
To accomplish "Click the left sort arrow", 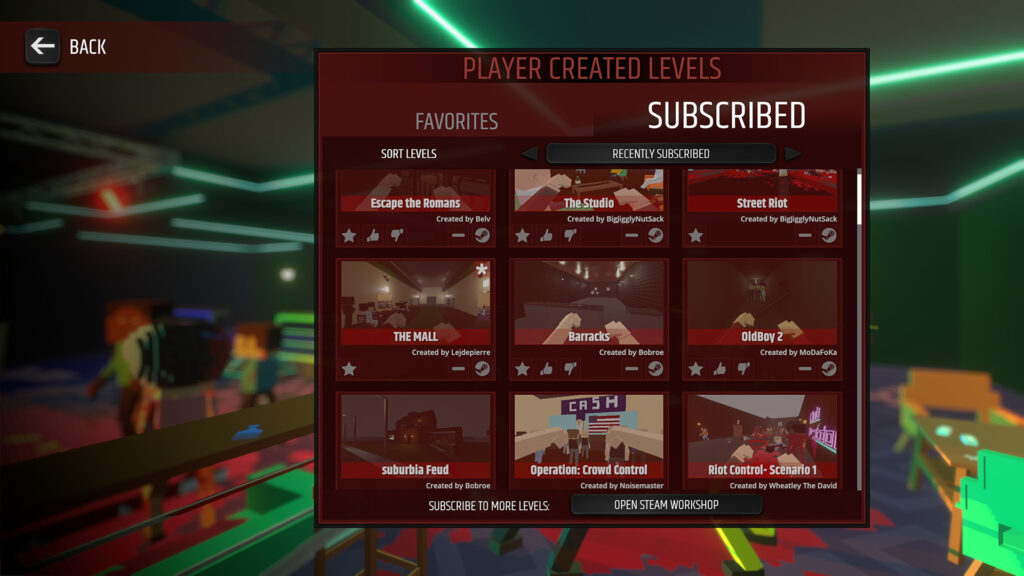I will (x=529, y=154).
